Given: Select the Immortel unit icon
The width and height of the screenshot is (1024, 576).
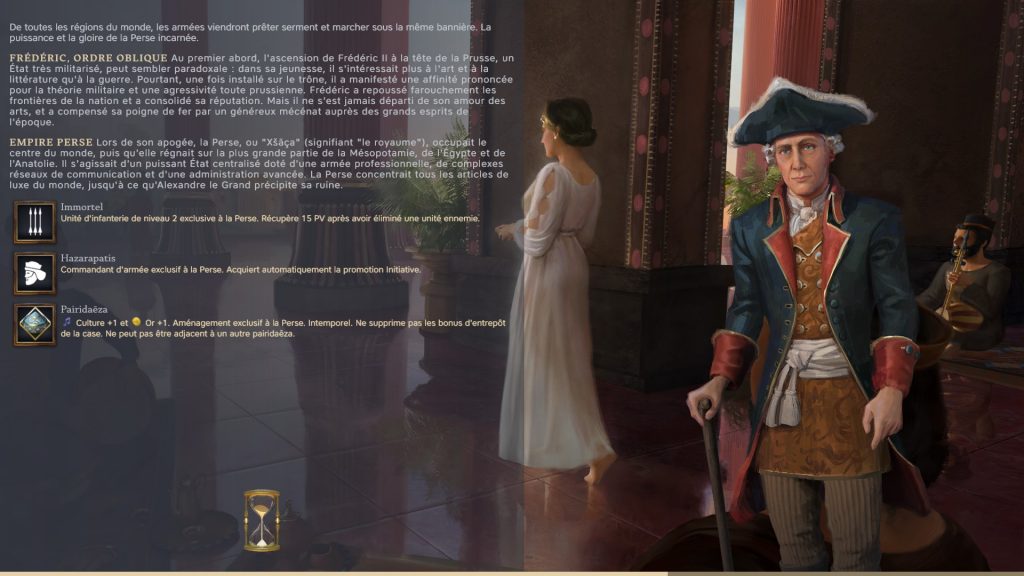Looking at the screenshot, I should click(35, 221).
